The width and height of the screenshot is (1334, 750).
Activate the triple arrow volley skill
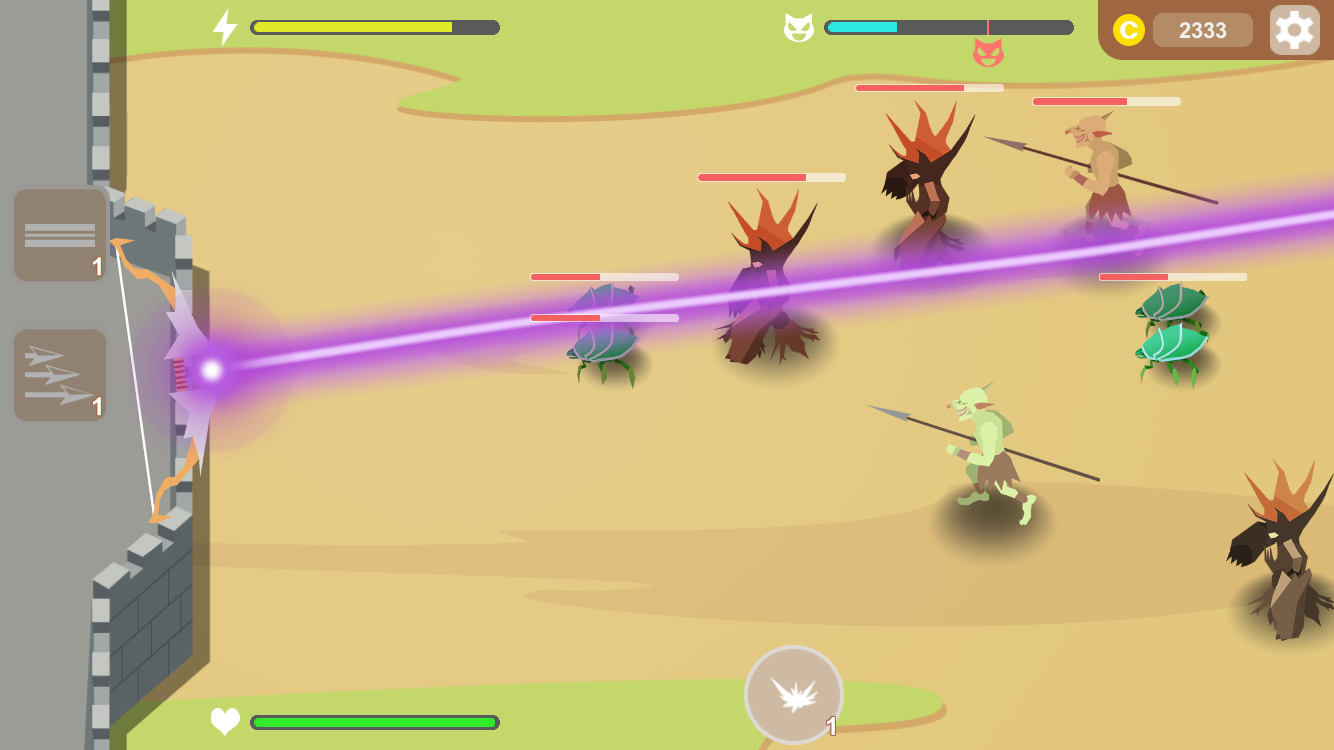(59, 374)
